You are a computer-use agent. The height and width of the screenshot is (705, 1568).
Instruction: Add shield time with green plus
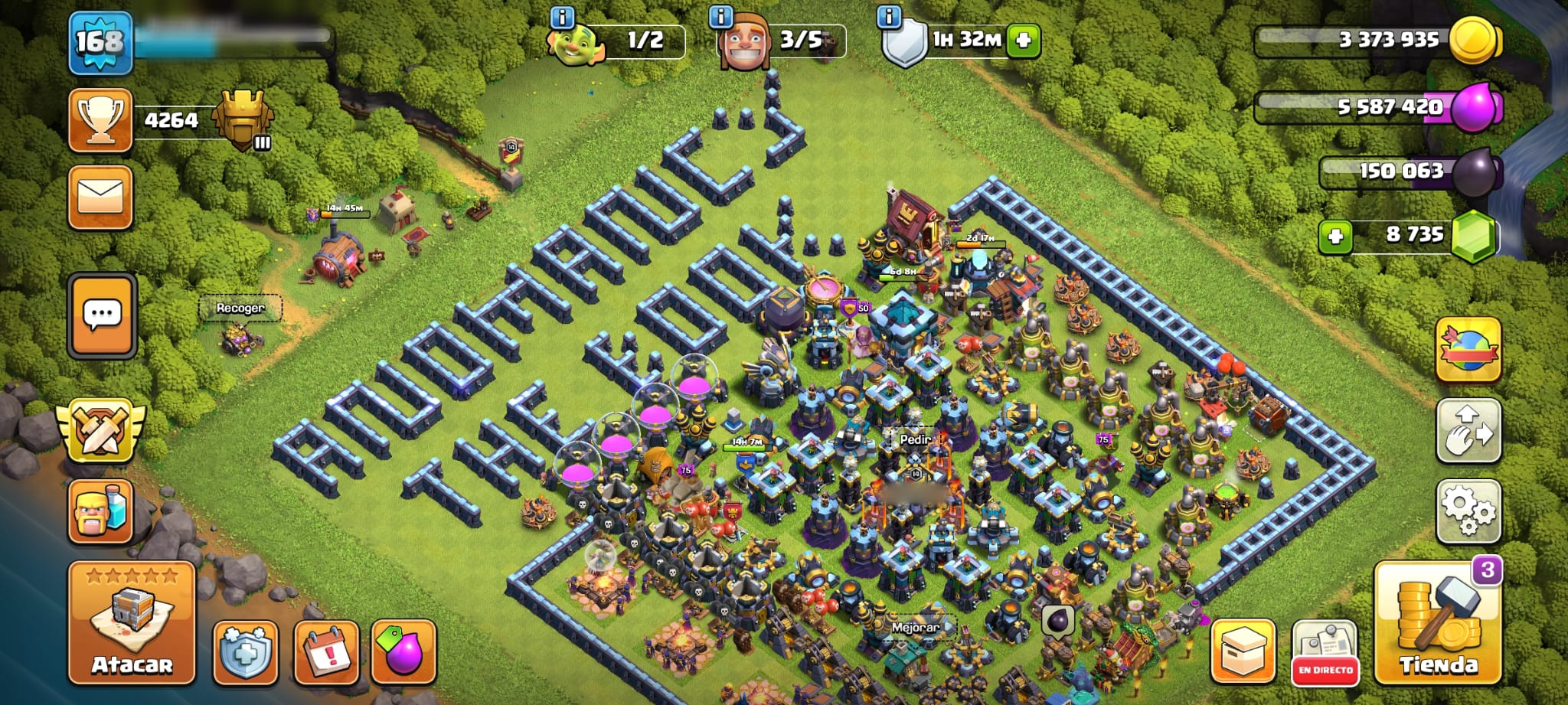(x=1024, y=41)
